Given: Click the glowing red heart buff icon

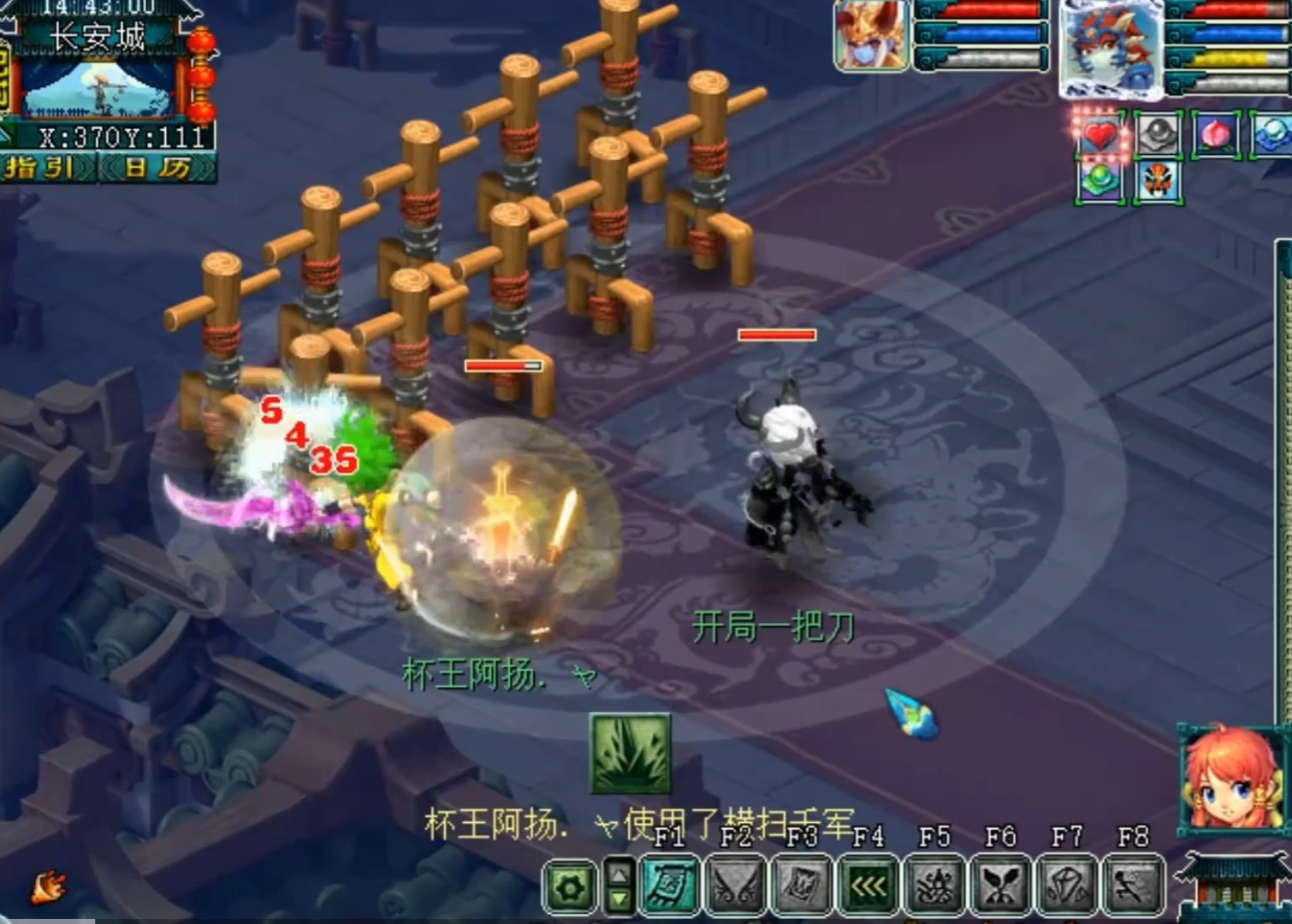Looking at the screenshot, I should 1099,134.
